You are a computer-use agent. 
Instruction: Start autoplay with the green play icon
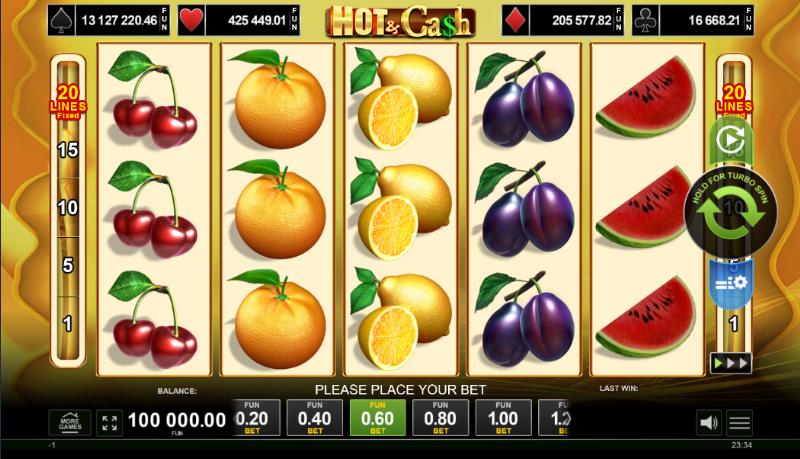730,143
